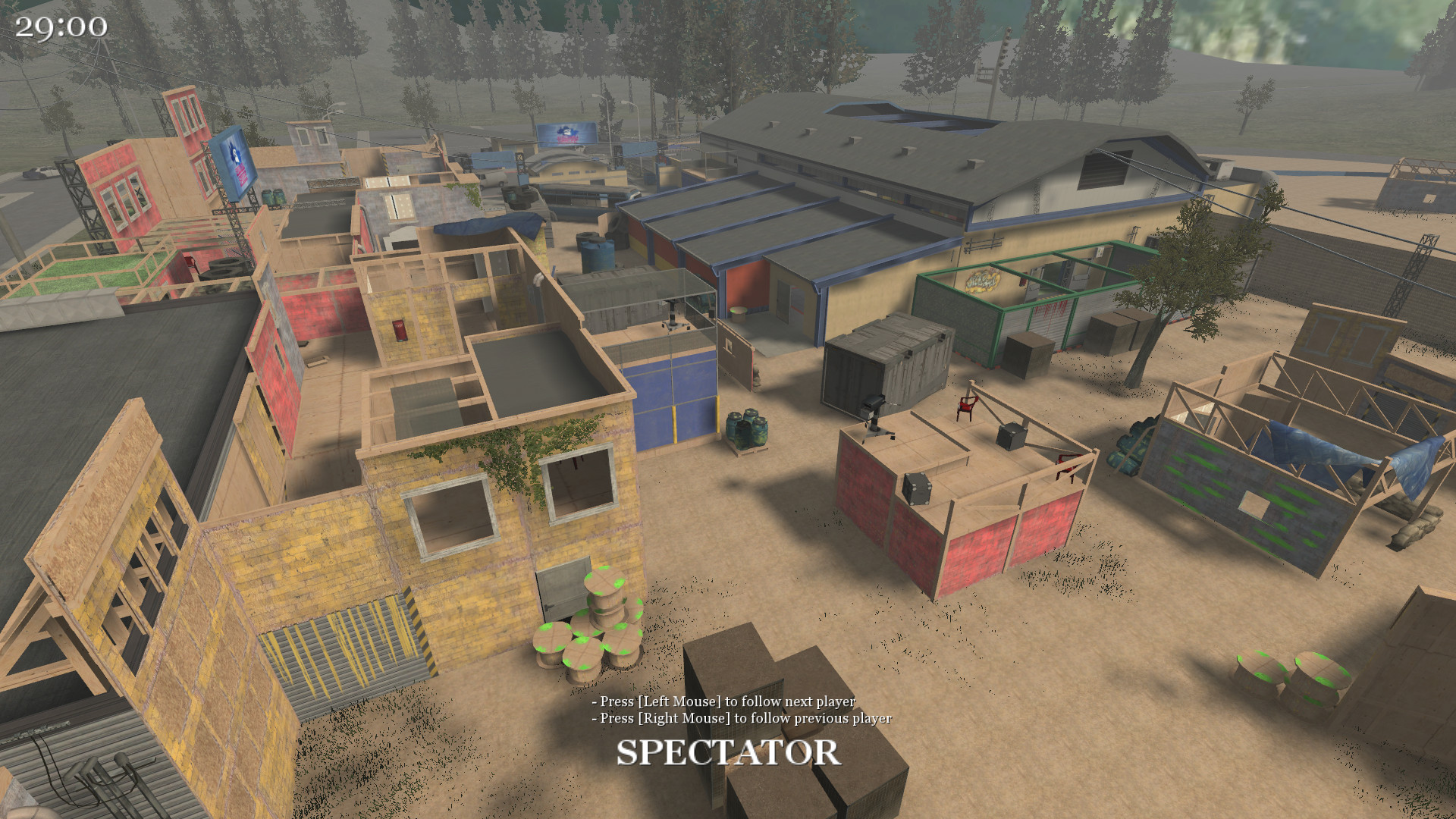
Task: Click the Press [Left Mouse] instruction text
Action: coord(724,703)
